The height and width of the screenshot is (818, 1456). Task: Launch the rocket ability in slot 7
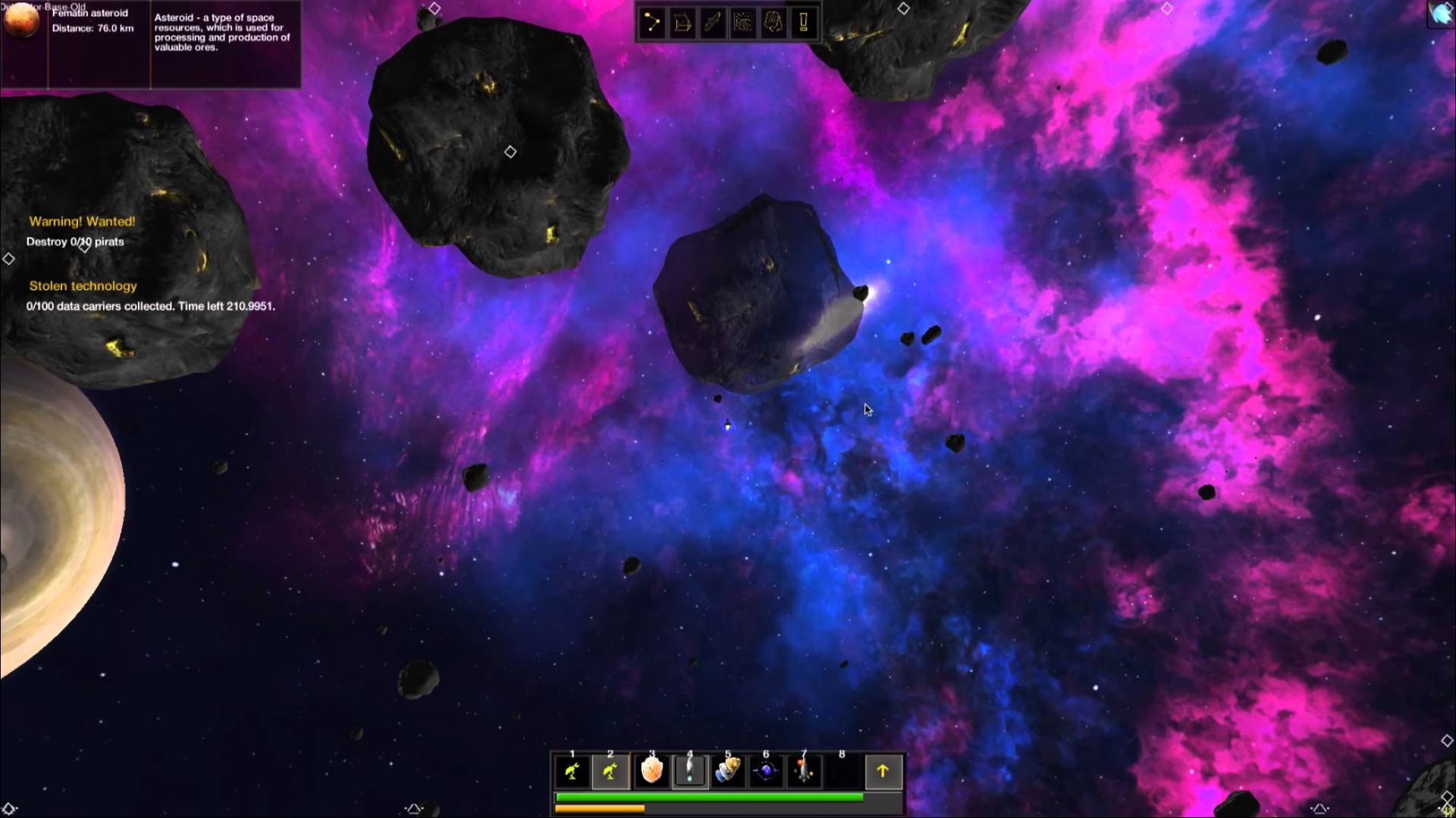pyautogui.click(x=804, y=772)
